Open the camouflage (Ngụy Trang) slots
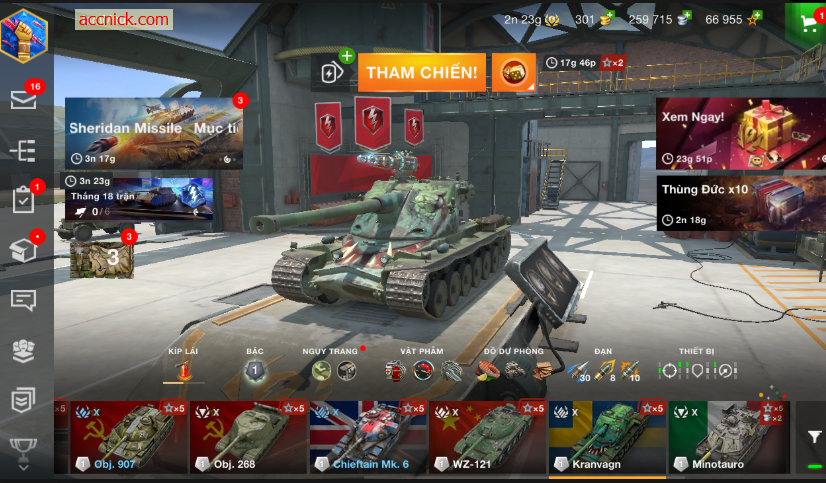This screenshot has height=483, width=826. pos(334,371)
